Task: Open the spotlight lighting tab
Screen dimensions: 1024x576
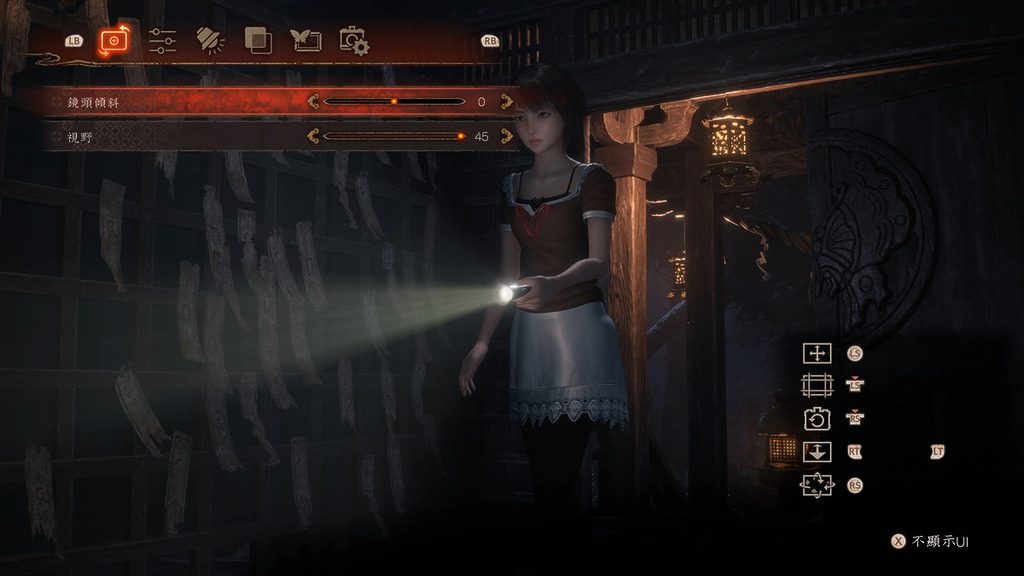Action: [x=210, y=41]
